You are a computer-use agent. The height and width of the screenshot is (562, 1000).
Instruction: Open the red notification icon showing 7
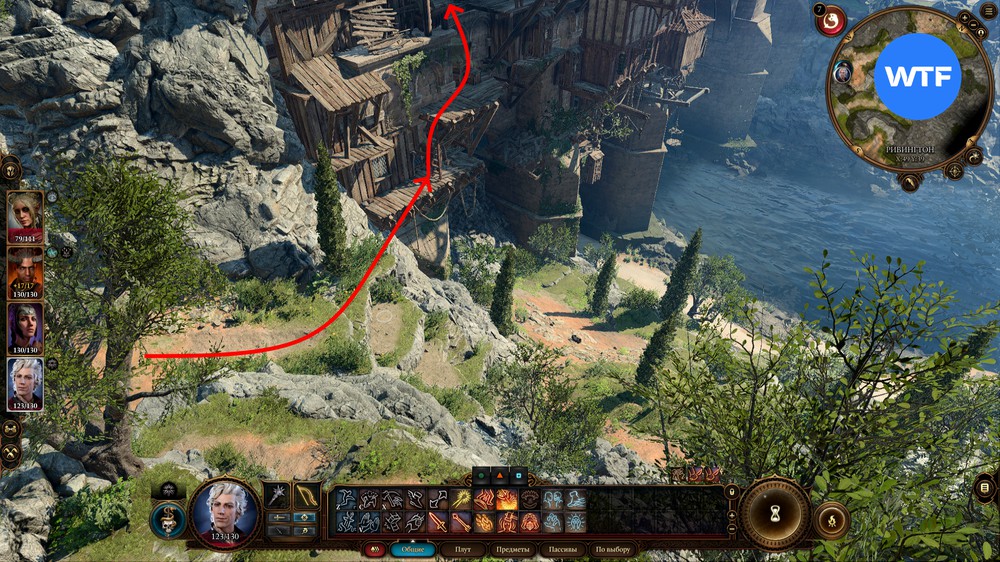(830, 20)
